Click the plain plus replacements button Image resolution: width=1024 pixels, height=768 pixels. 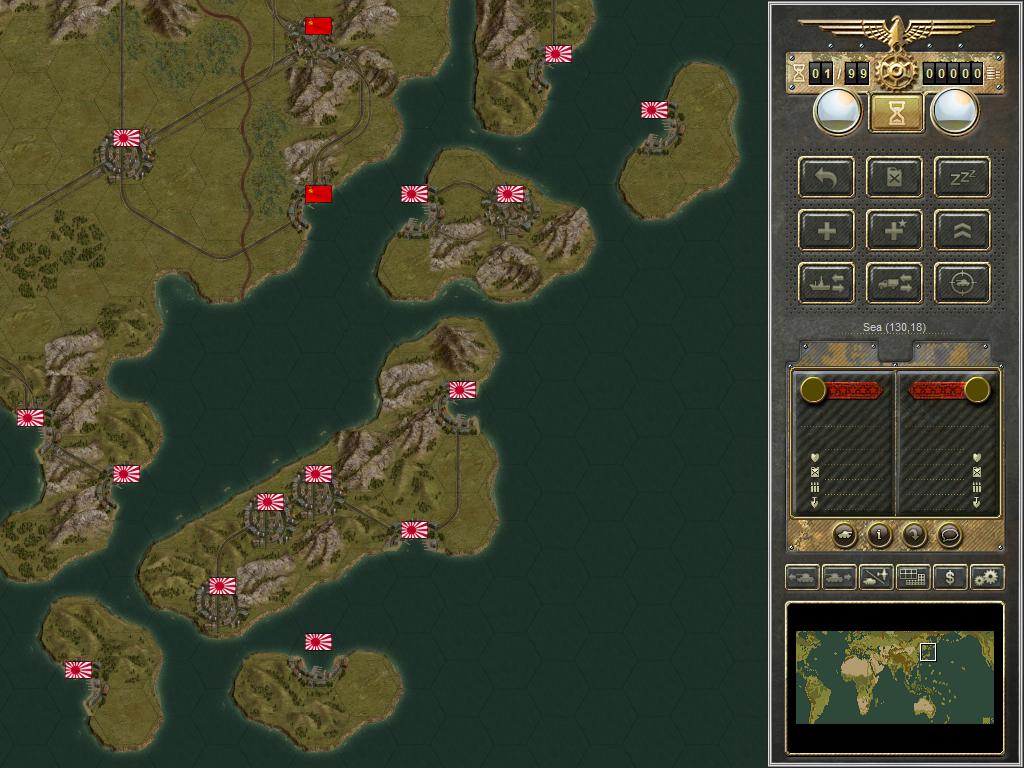[827, 231]
